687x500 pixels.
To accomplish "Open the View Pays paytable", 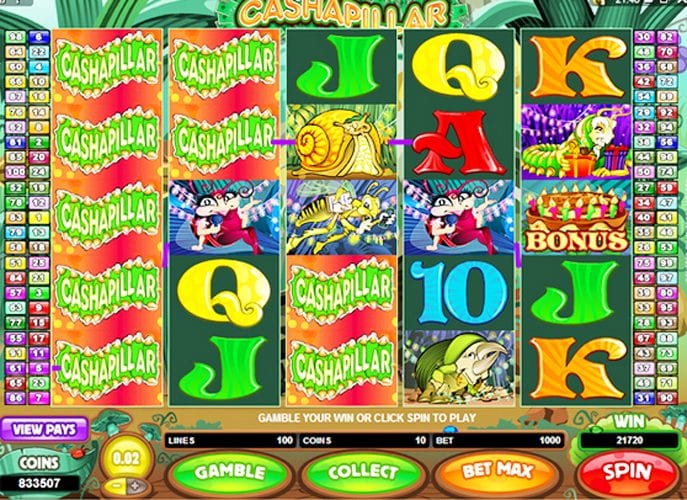I will coord(44,428).
